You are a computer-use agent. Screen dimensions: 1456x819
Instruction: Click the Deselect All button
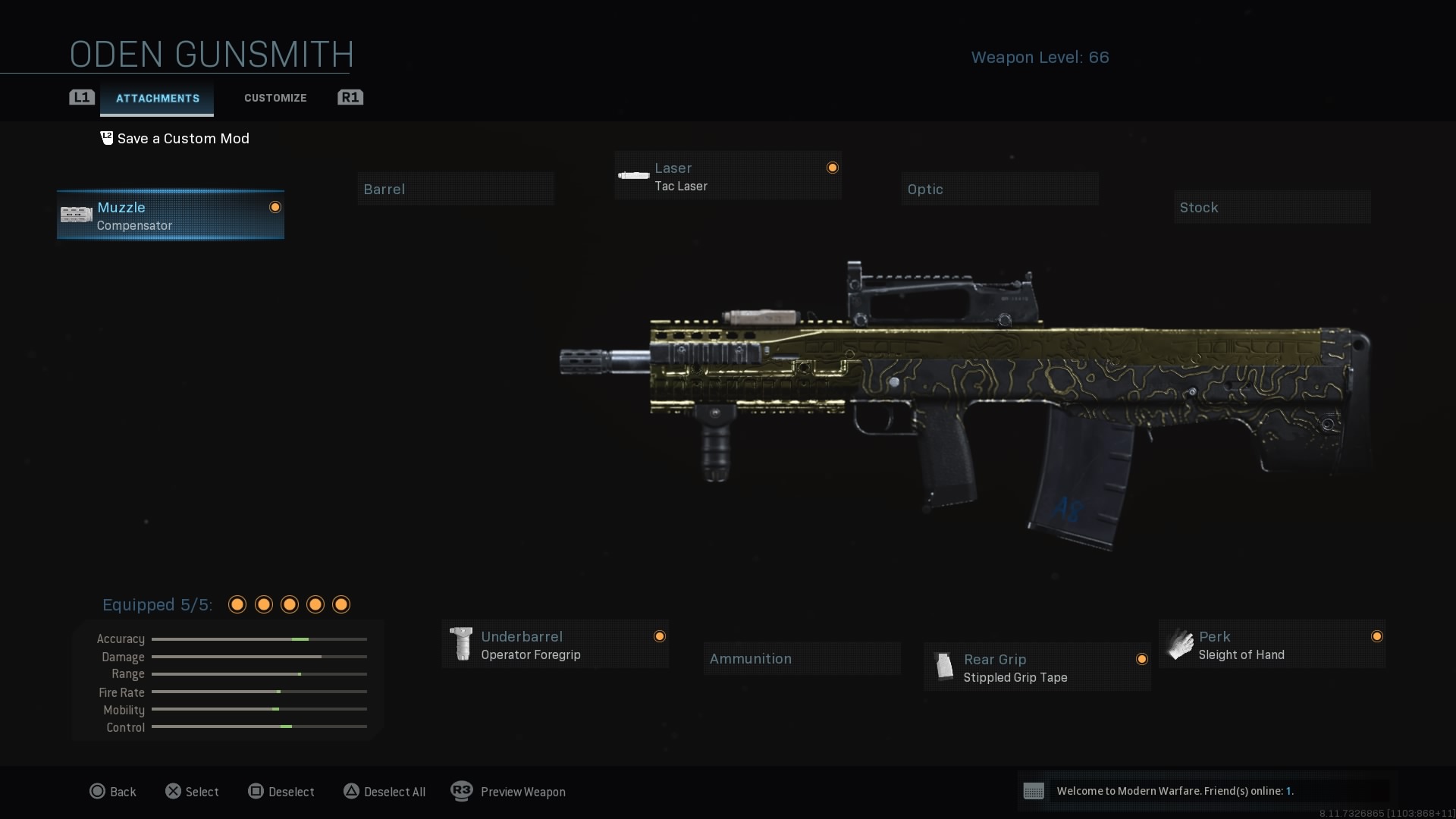click(x=384, y=791)
